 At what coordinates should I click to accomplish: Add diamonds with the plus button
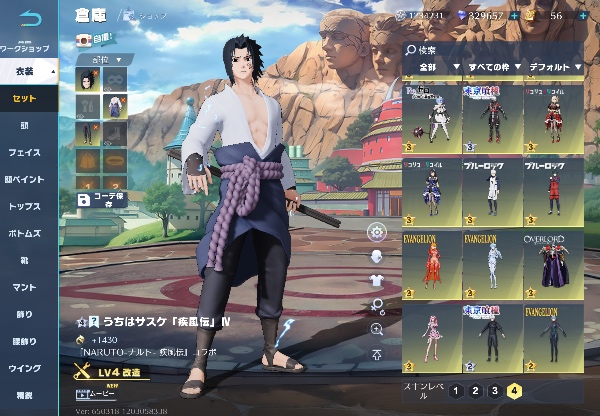coord(514,16)
